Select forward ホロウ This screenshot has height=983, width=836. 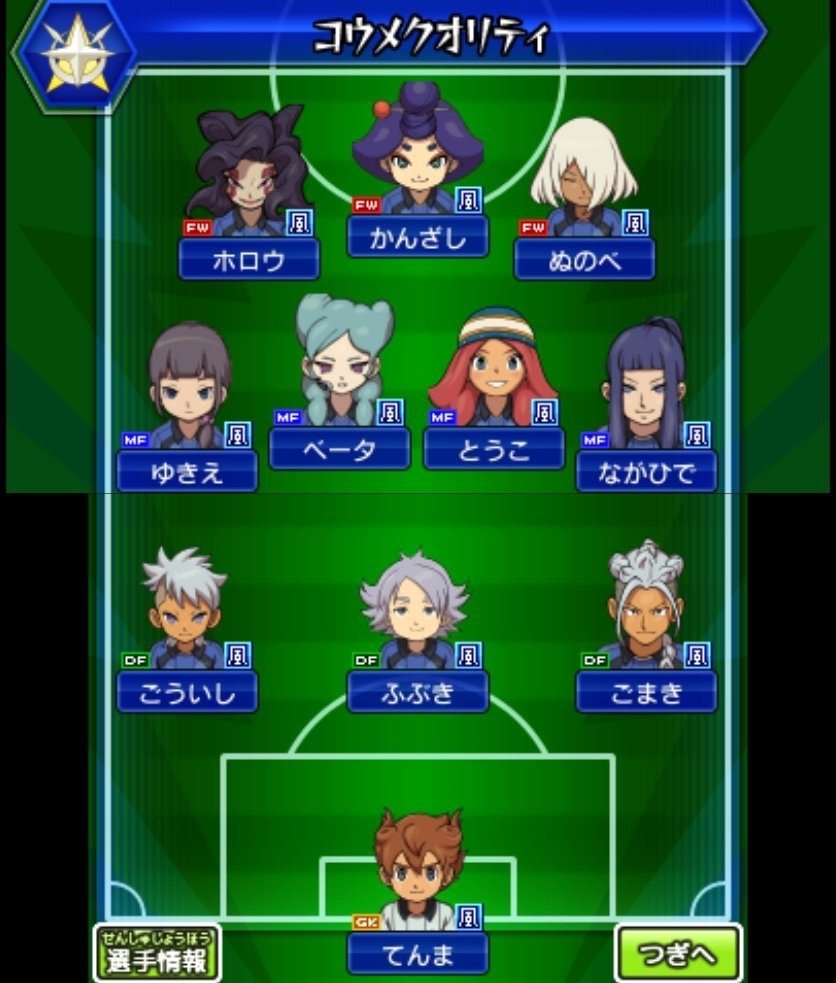pyautogui.click(x=248, y=260)
